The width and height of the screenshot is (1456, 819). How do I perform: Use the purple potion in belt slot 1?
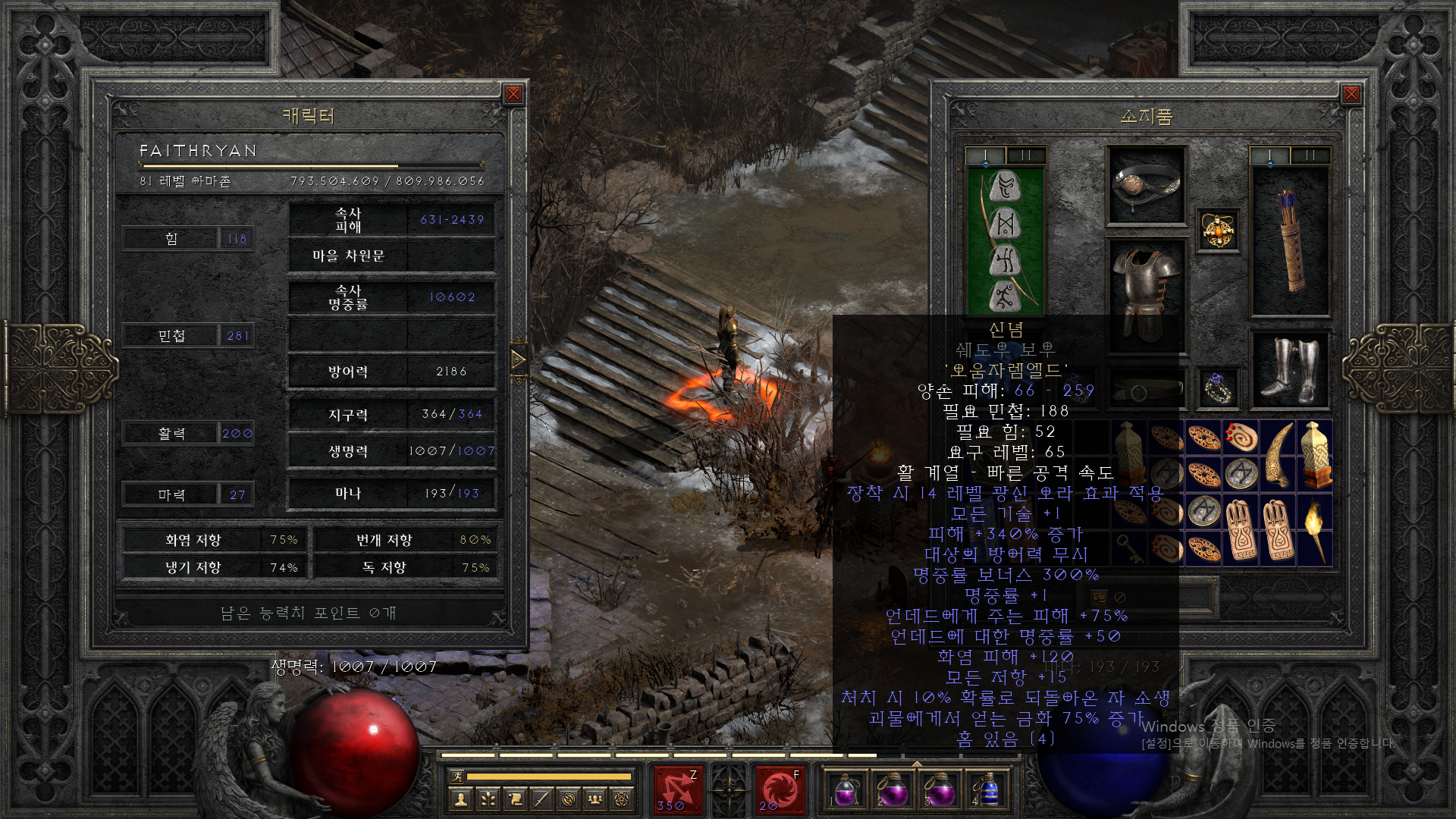pyautogui.click(x=845, y=791)
